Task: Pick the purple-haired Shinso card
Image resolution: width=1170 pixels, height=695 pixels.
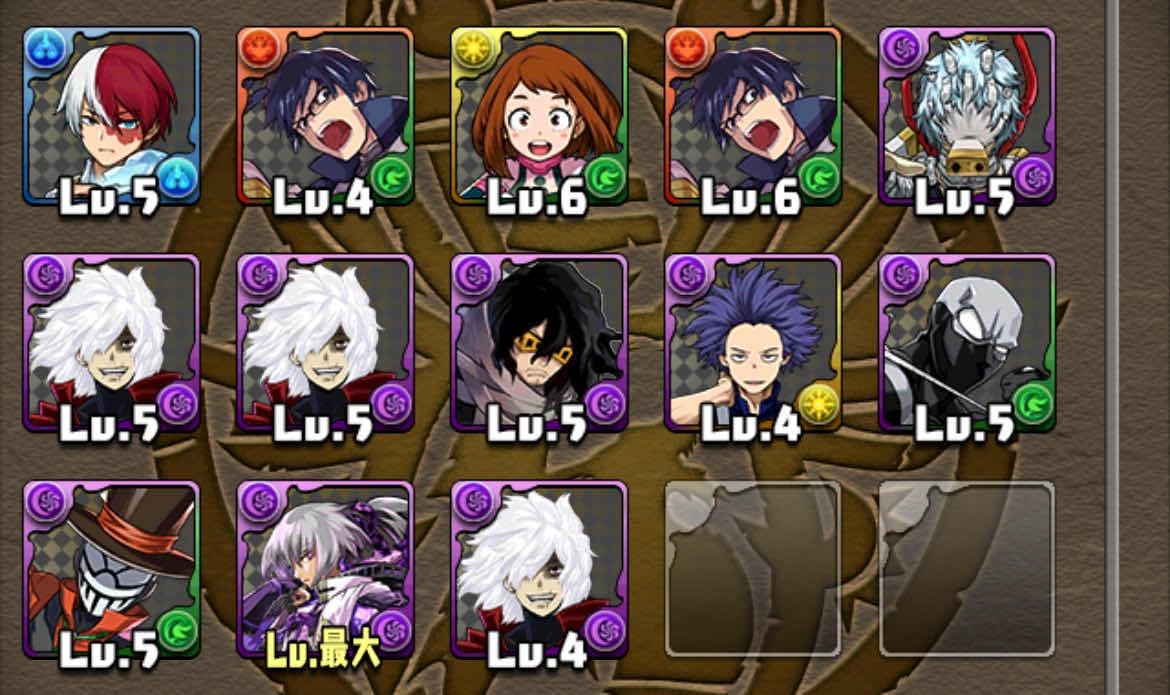Action: (753, 343)
